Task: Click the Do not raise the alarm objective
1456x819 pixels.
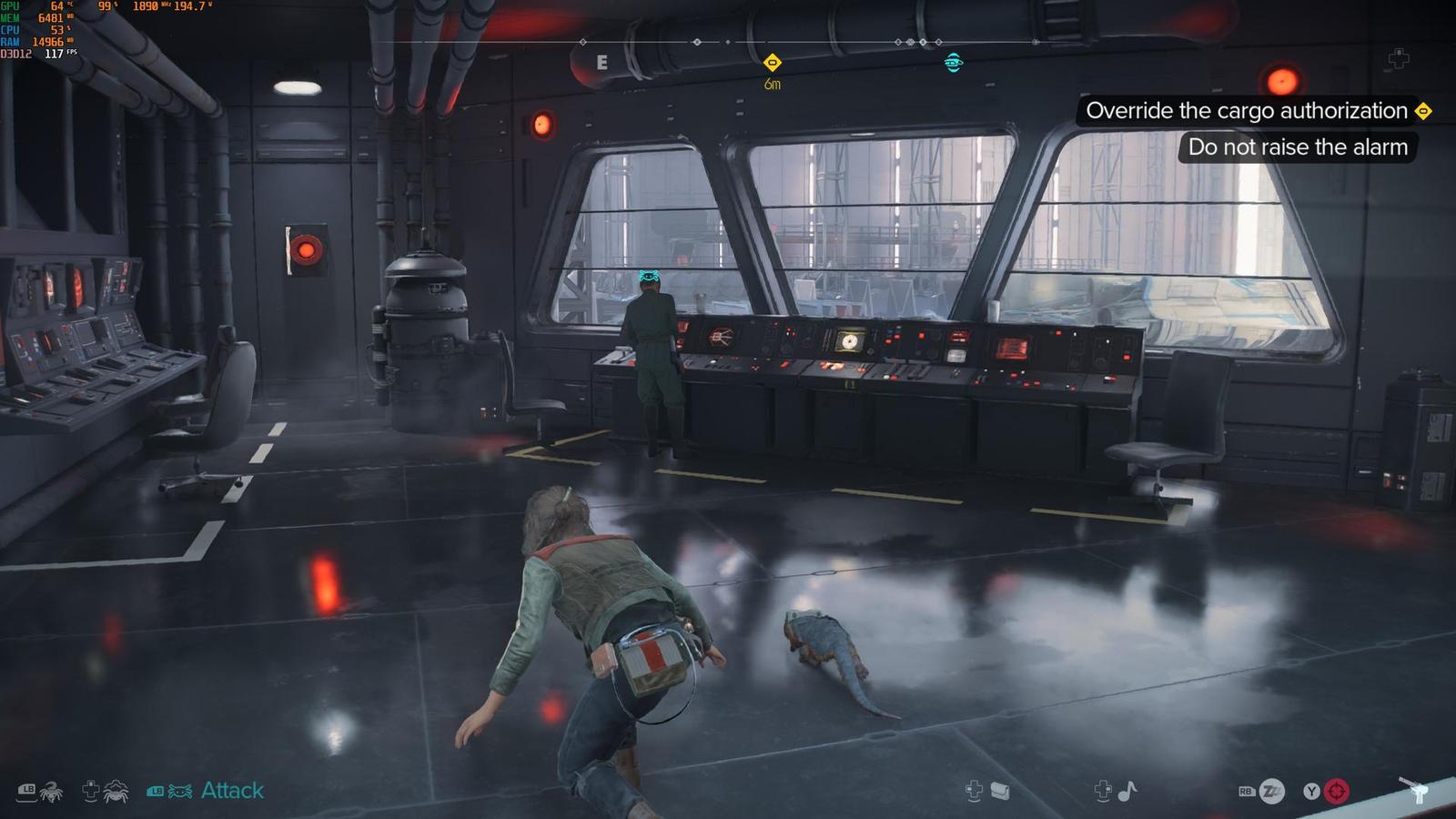Action: click(x=1297, y=147)
